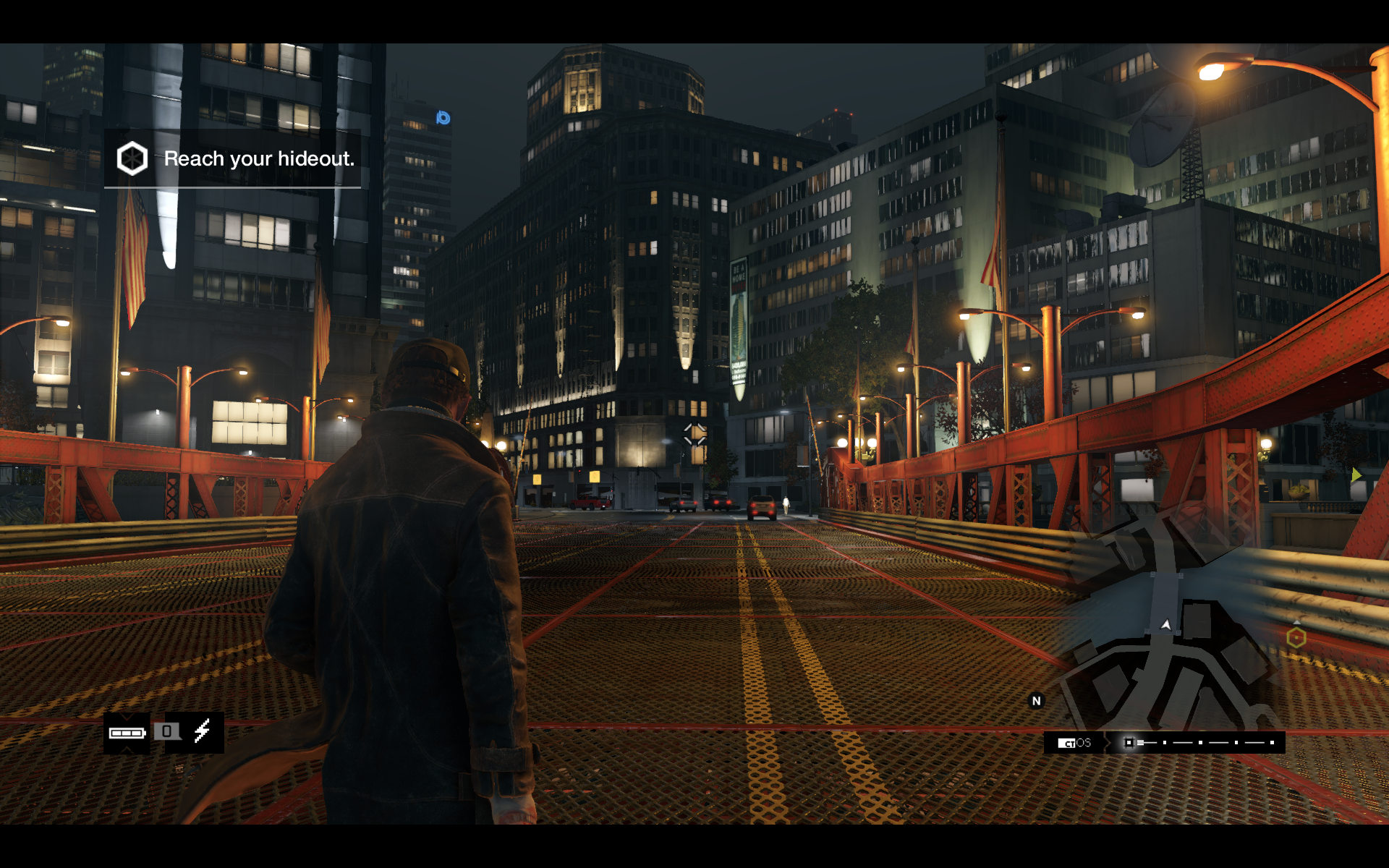Select the diamond objective waypoint marker

click(694, 434)
